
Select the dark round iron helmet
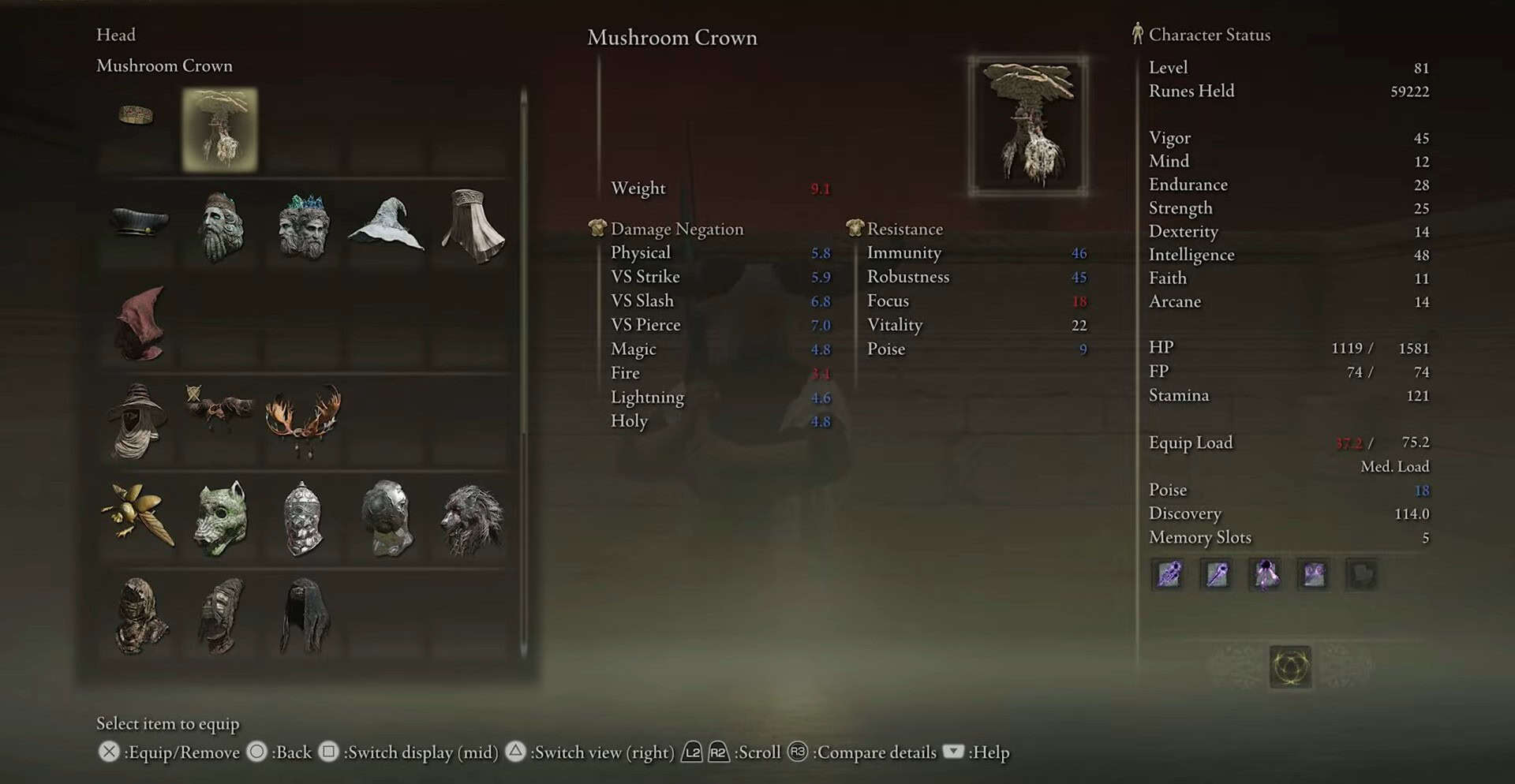coord(387,518)
